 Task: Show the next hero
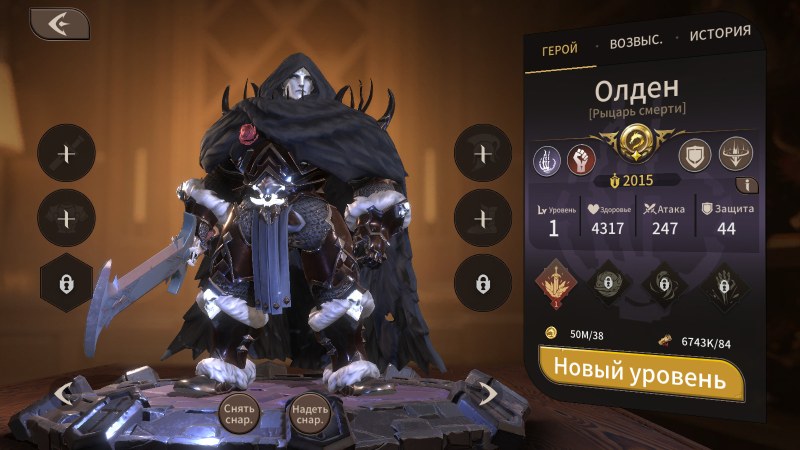coord(487,393)
